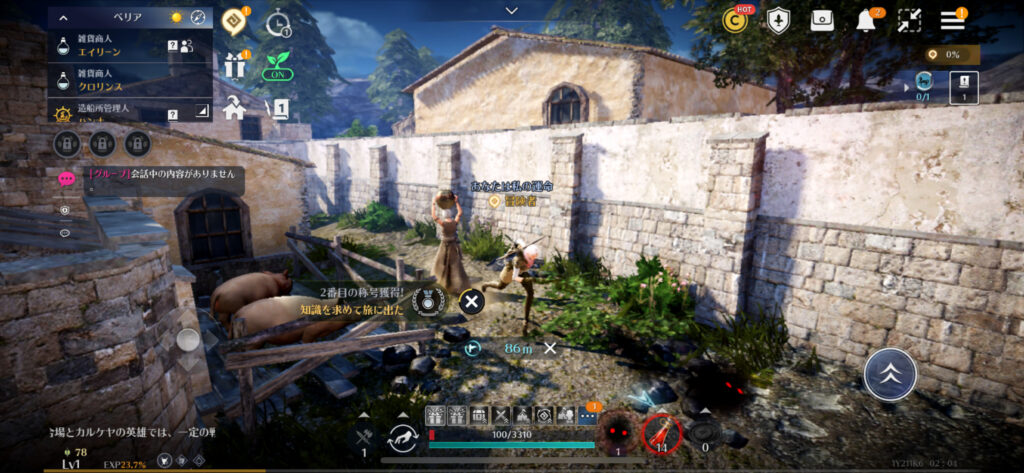This screenshot has height=473, width=1024.
Task: Collapse the ベリア location panel
Action: pyautogui.click(x=64, y=17)
